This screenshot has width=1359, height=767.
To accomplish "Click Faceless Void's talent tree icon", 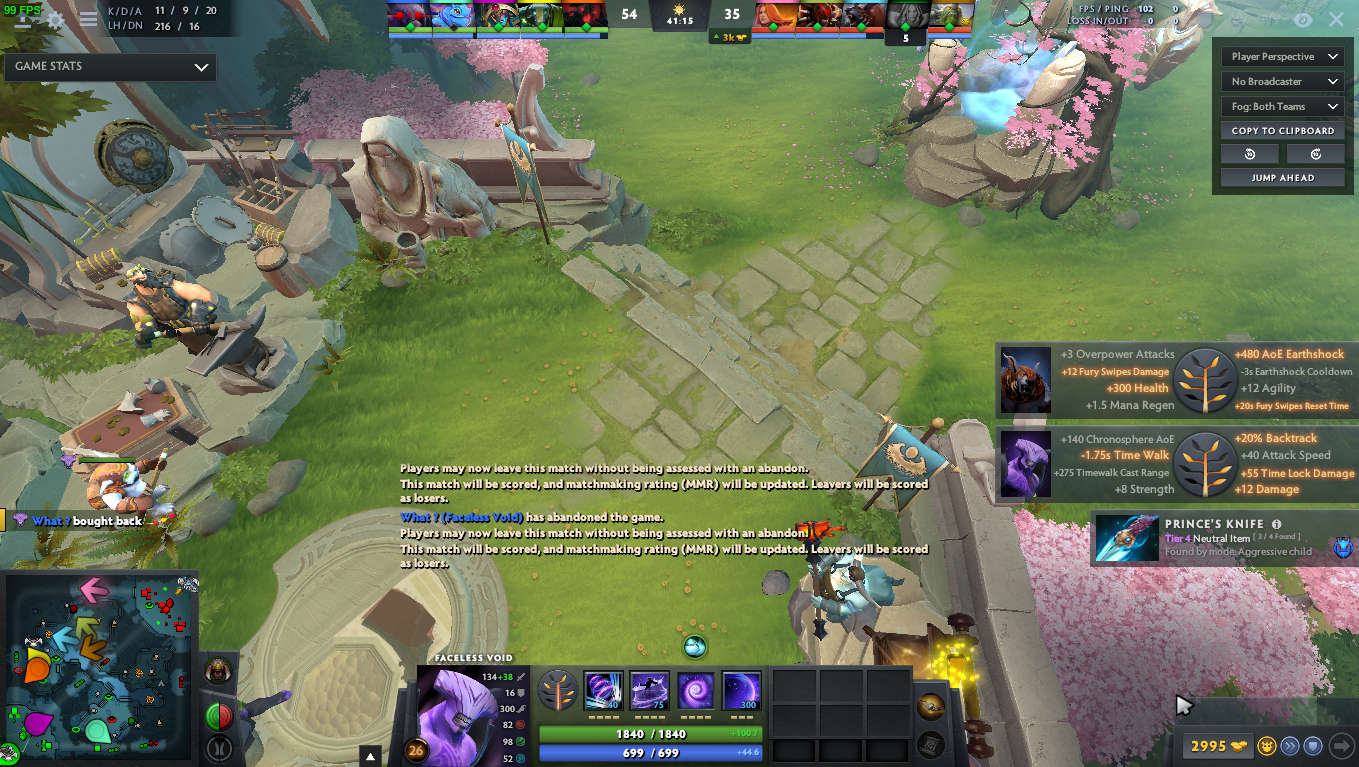I will click(558, 690).
